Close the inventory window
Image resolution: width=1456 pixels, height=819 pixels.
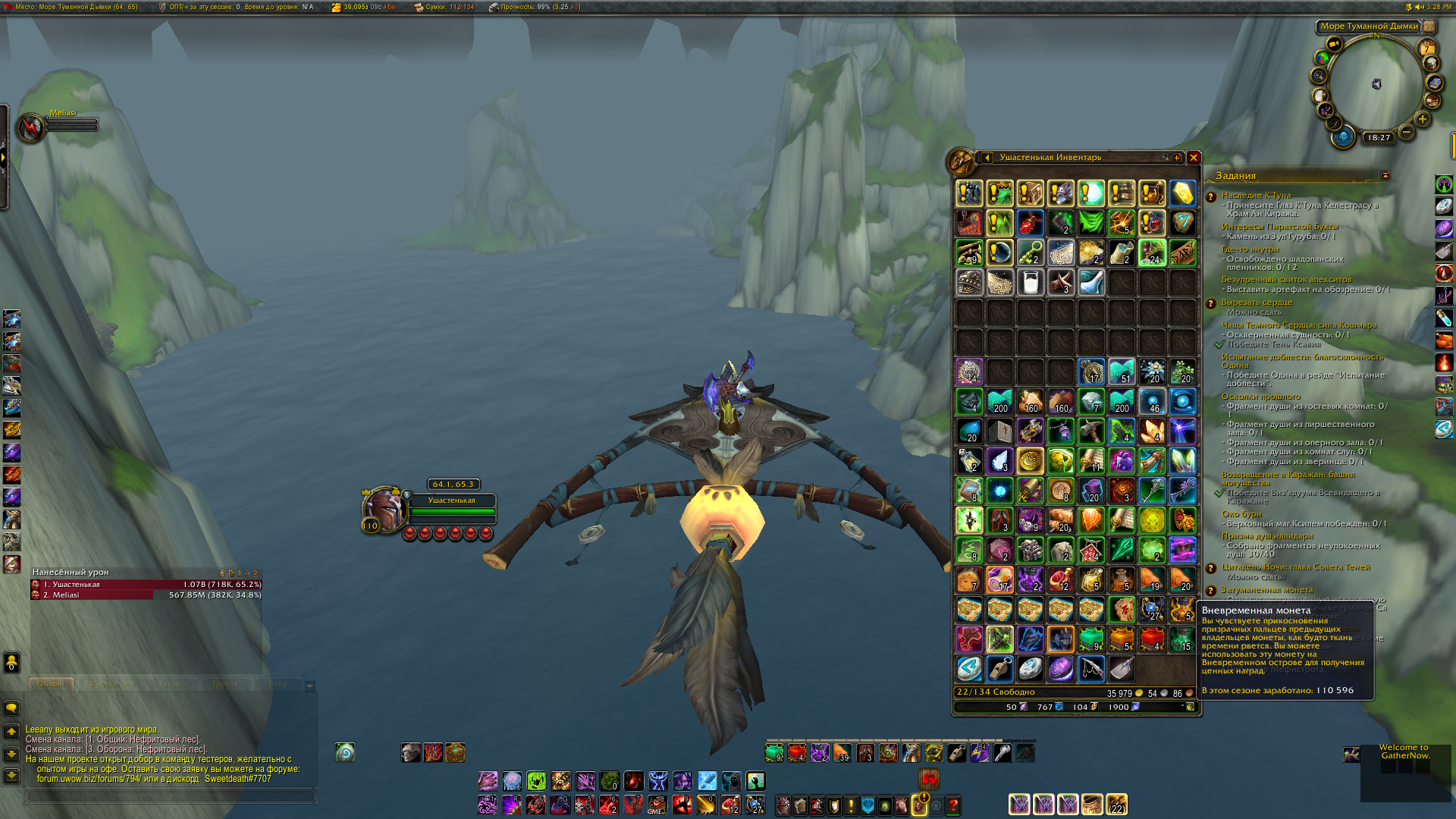pyautogui.click(x=1194, y=158)
